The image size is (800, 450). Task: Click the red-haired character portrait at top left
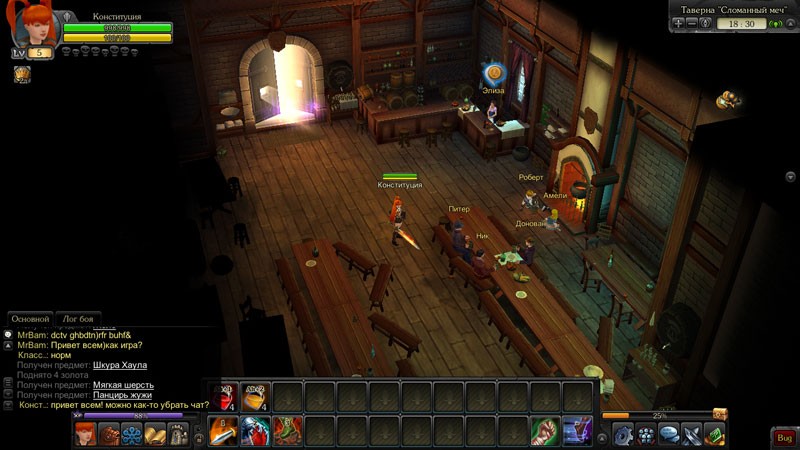tap(32, 25)
